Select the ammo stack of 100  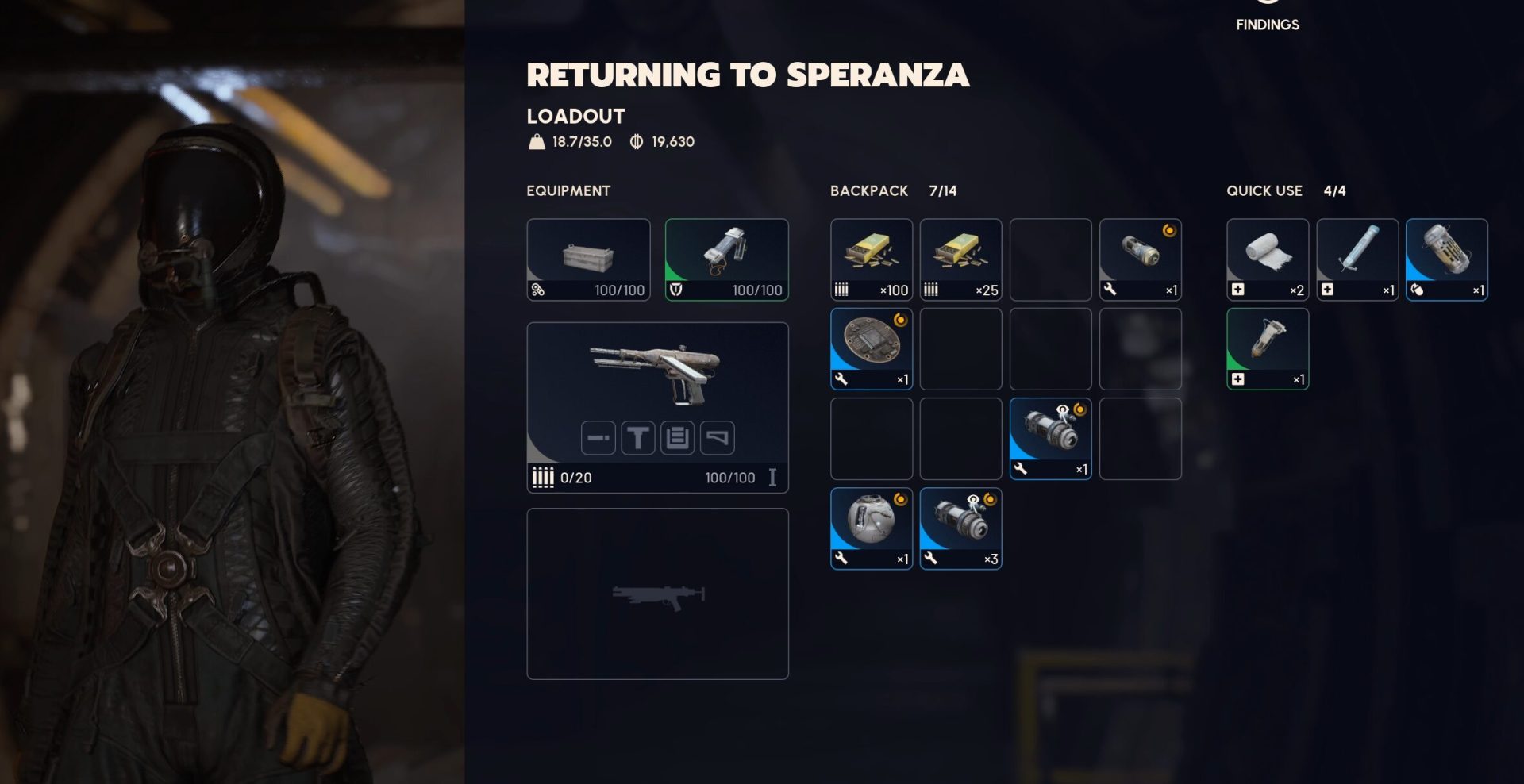pos(871,259)
